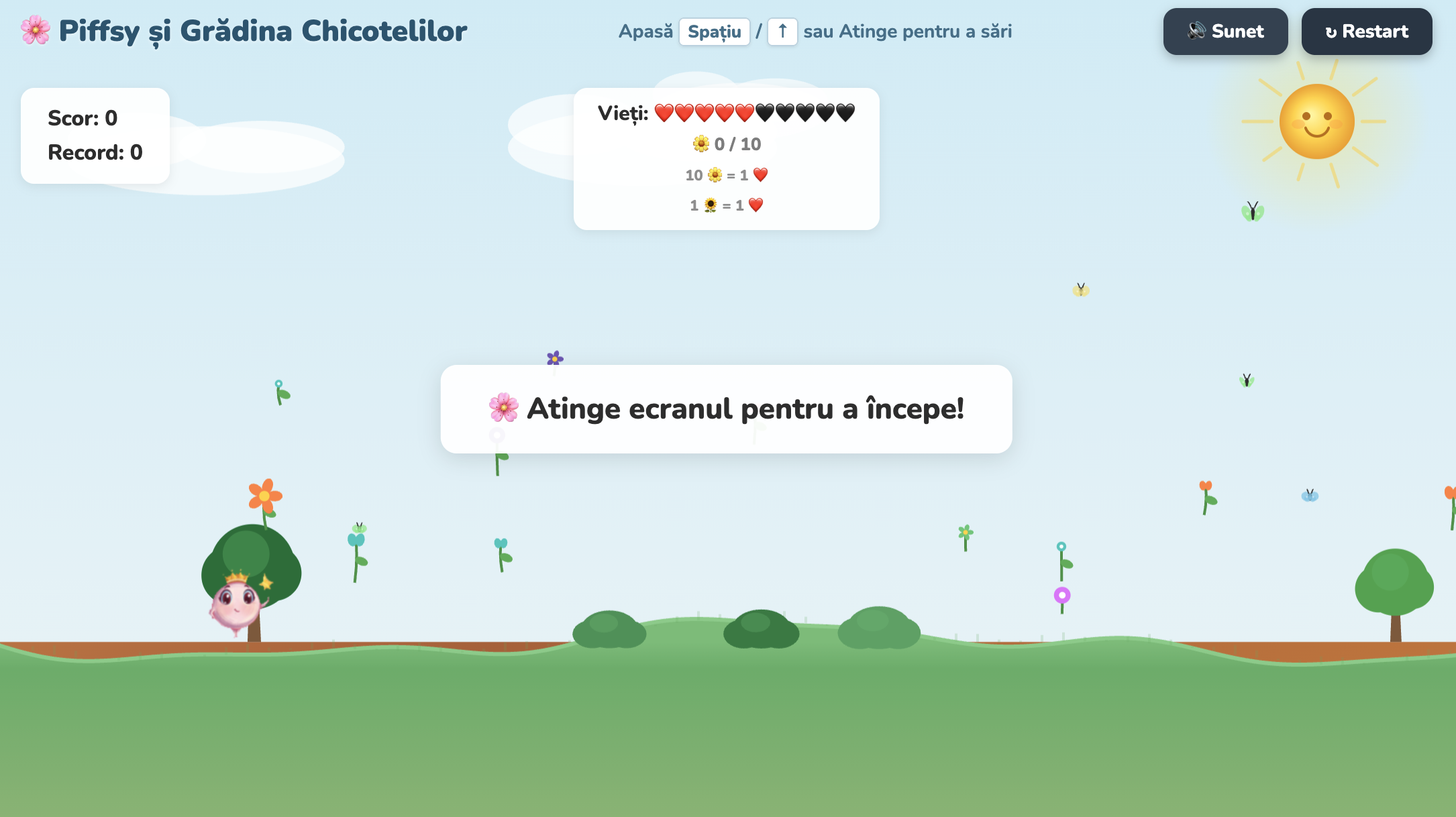Click the purple flower bud near center-right
Image resolution: width=1456 pixels, height=817 pixels.
click(x=1062, y=594)
